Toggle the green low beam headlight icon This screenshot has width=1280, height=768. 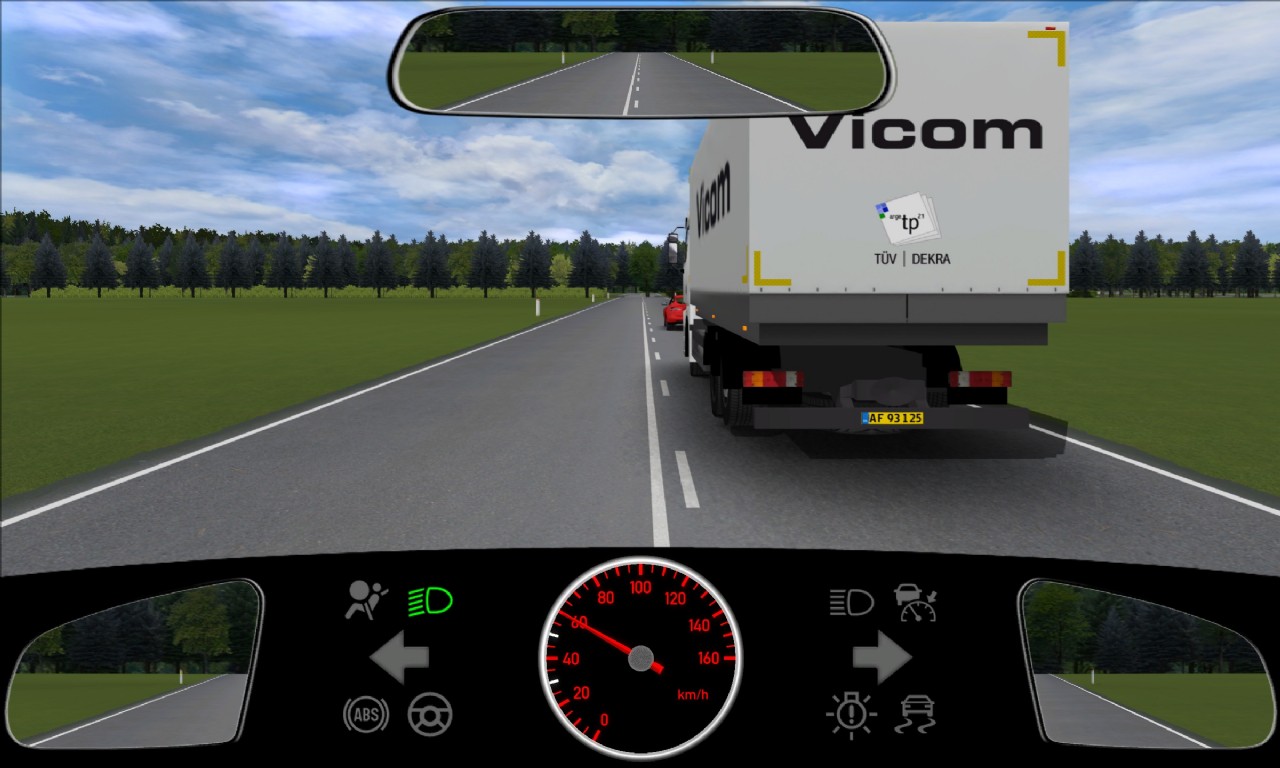430,601
